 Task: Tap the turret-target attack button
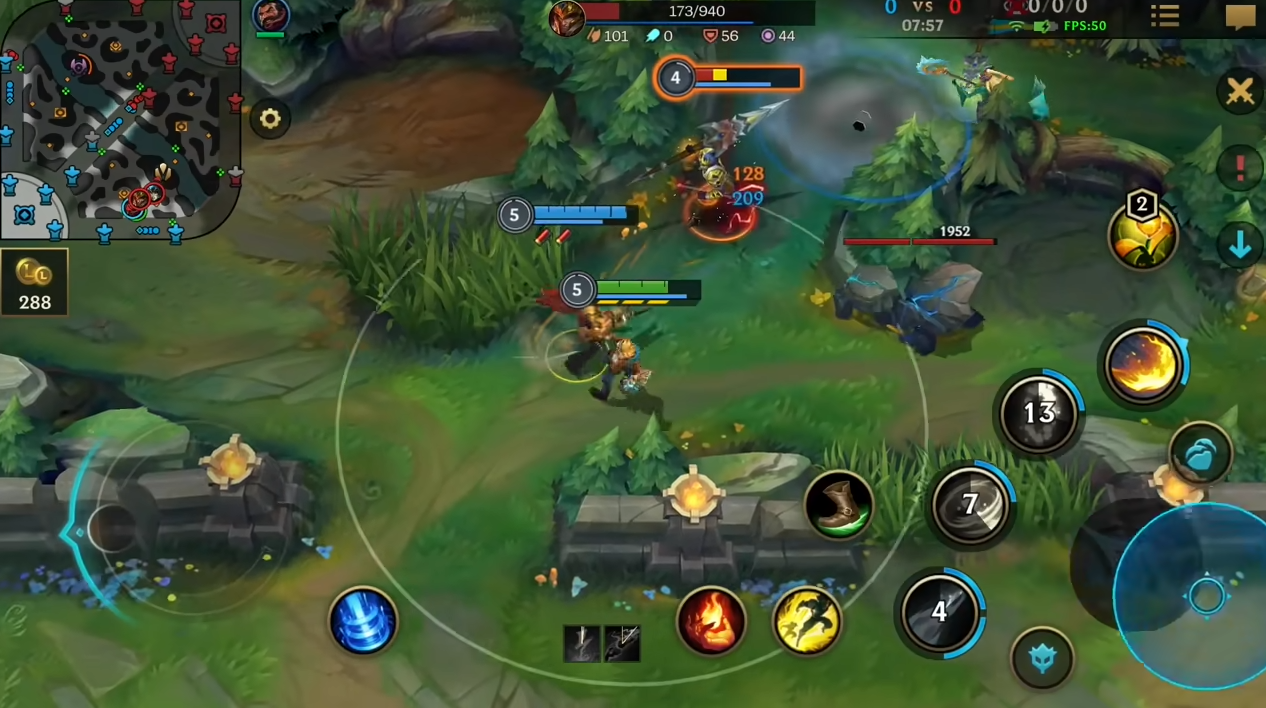[x=1042, y=658]
